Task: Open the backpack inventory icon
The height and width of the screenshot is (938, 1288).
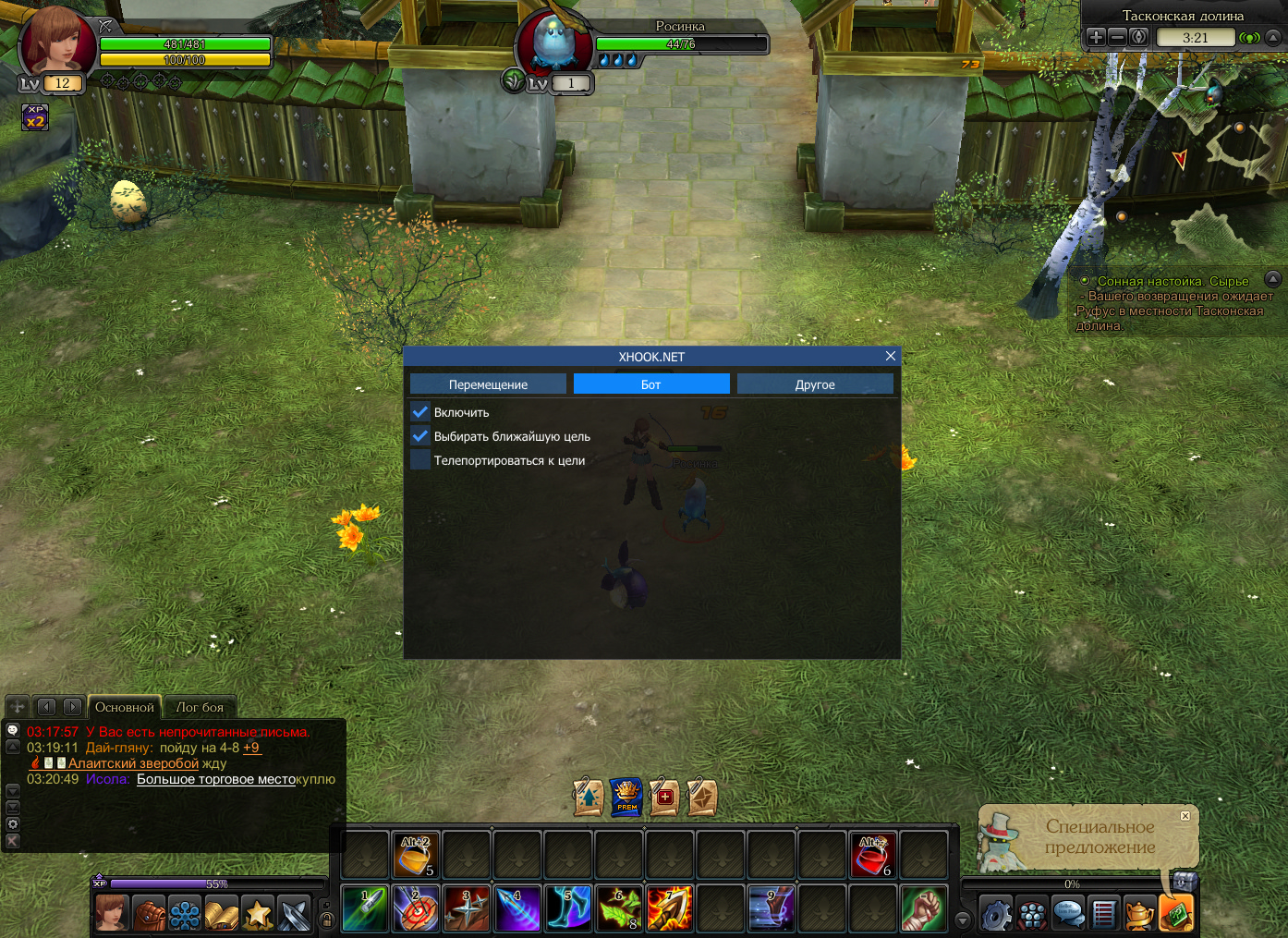Action: click(149, 914)
